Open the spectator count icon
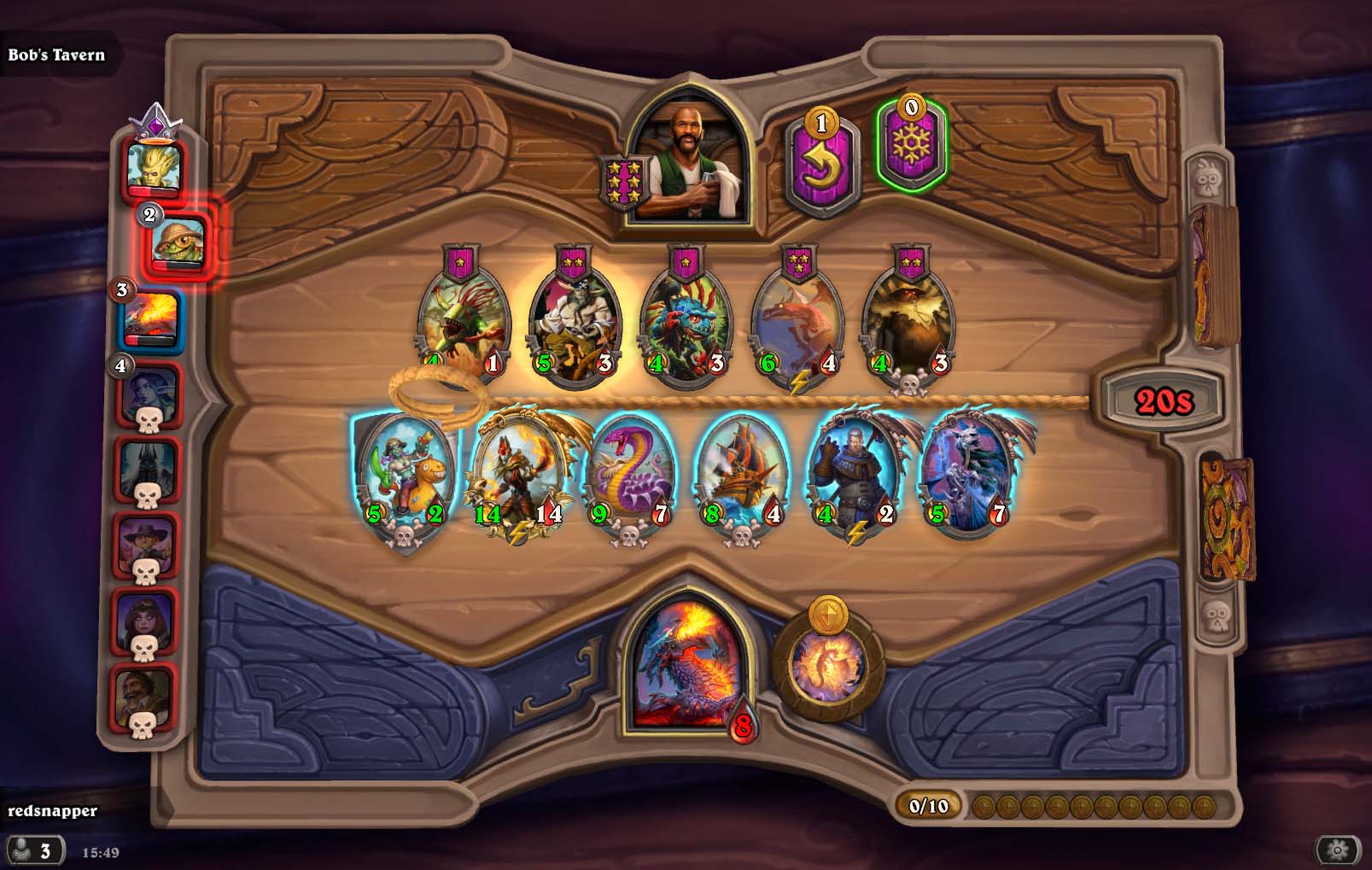This screenshot has width=1372, height=870. coord(32,850)
